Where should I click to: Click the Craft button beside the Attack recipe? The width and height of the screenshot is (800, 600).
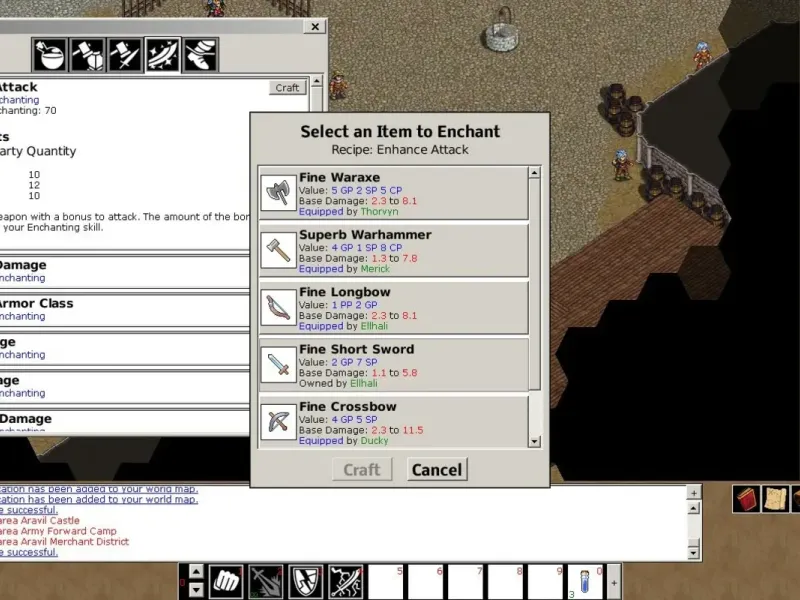[x=287, y=88]
